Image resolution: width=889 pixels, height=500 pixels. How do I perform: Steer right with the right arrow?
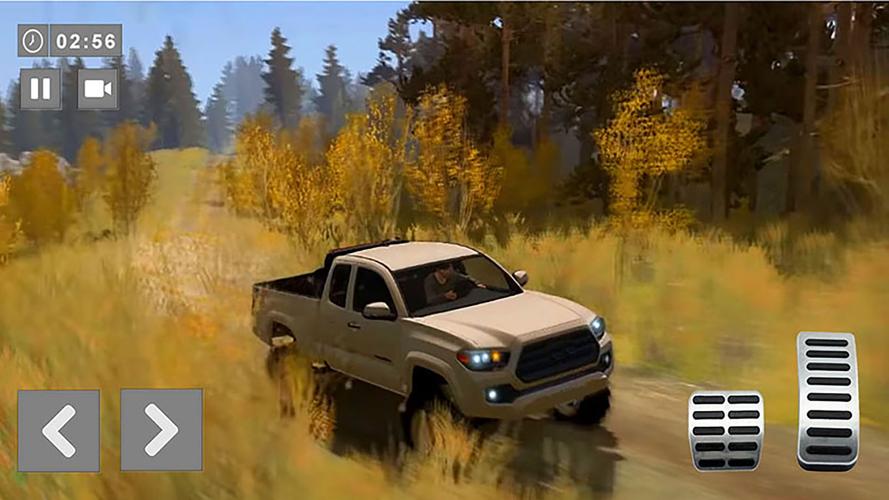[161, 430]
